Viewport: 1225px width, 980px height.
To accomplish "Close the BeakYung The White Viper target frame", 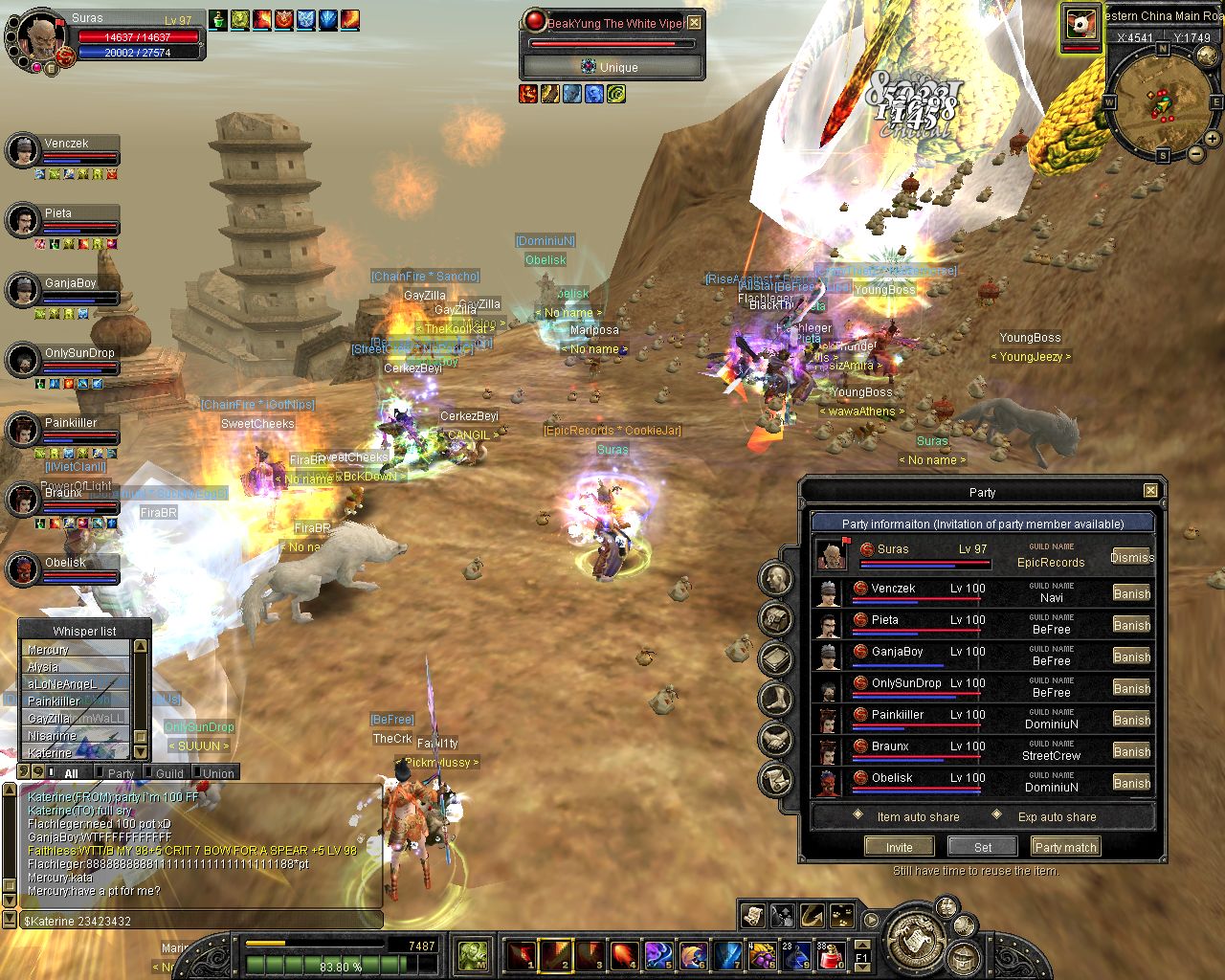I will (x=695, y=23).
